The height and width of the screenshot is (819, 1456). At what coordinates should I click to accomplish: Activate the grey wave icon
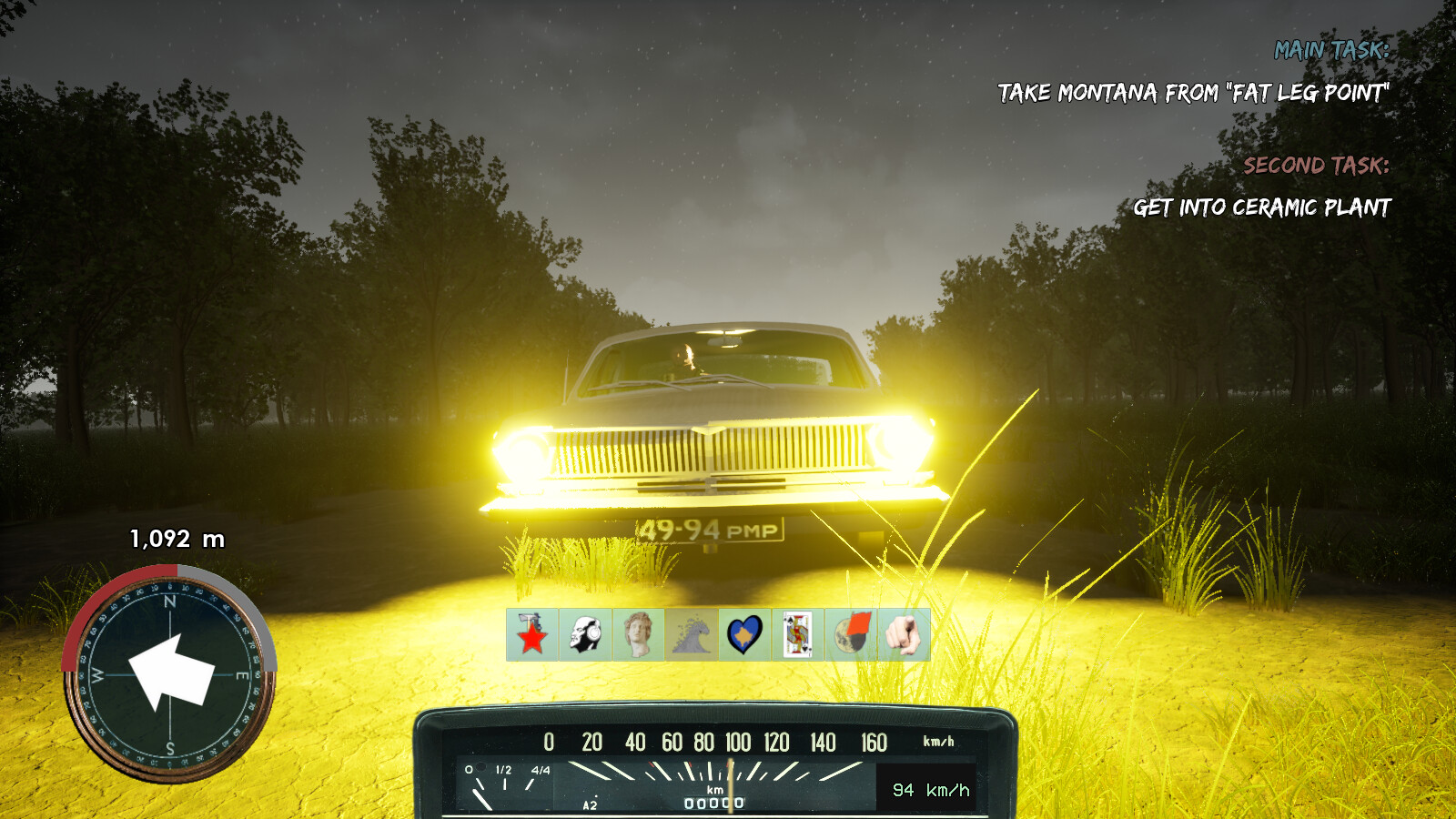pos(691,634)
